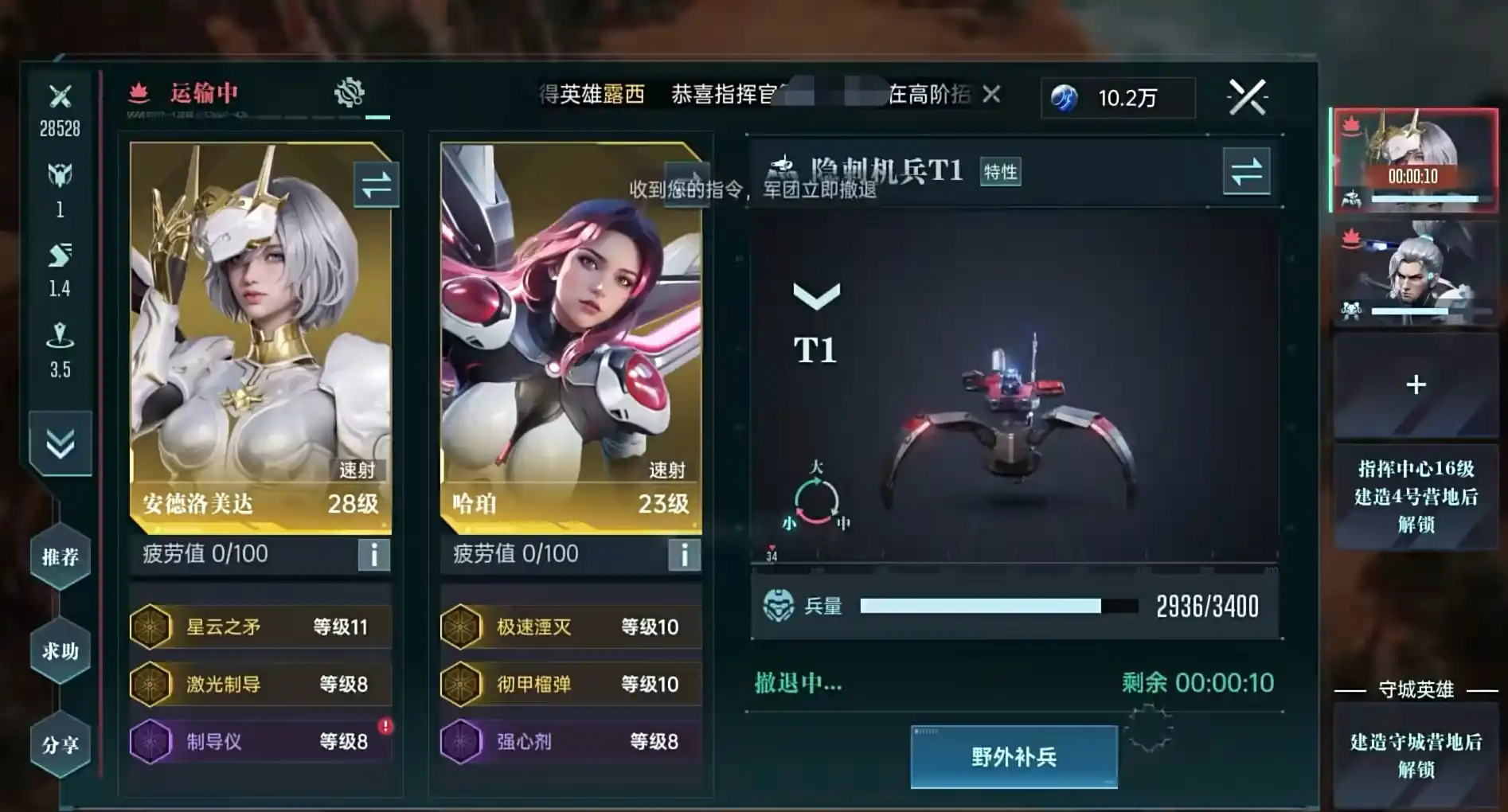Open the currency panel showing 10.2万
Image resolution: width=1508 pixels, height=812 pixels.
pyautogui.click(x=1116, y=98)
